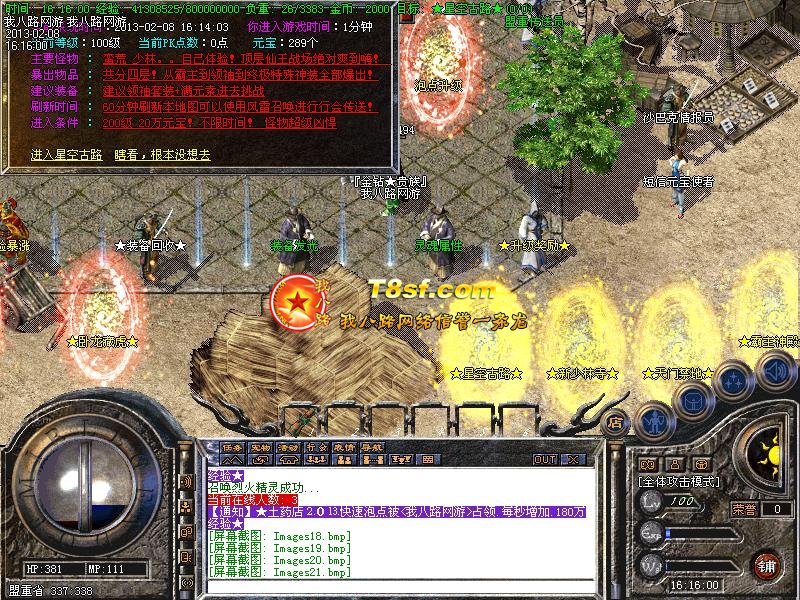Open the 行会 guild tab
This screenshot has height=600, width=800.
coord(316,447)
